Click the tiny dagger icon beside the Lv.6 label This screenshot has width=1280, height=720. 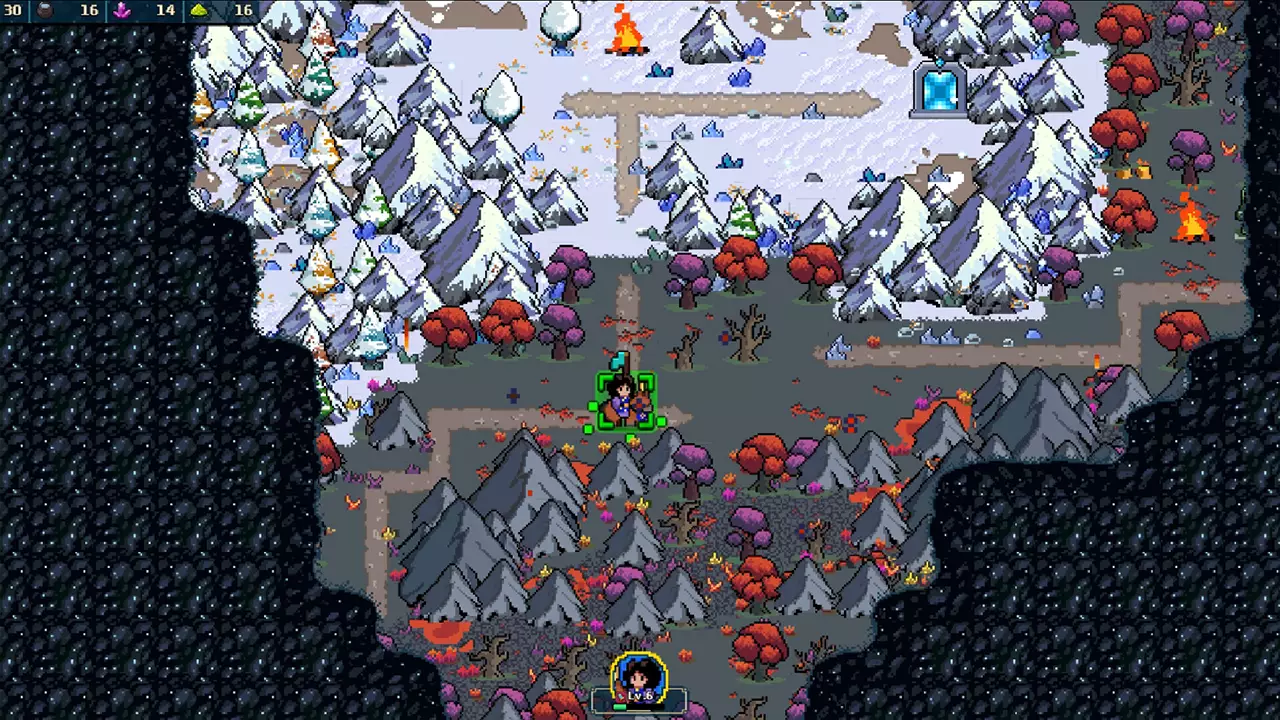point(621,695)
